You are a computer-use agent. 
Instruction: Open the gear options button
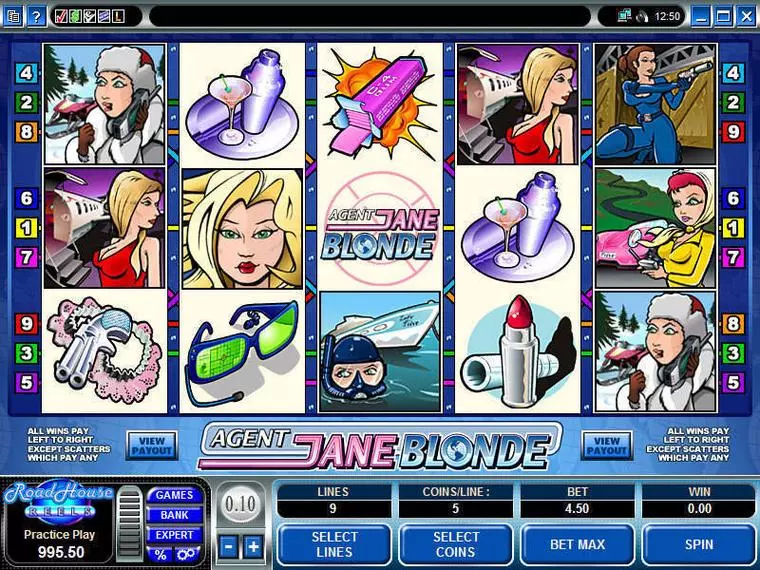185,555
